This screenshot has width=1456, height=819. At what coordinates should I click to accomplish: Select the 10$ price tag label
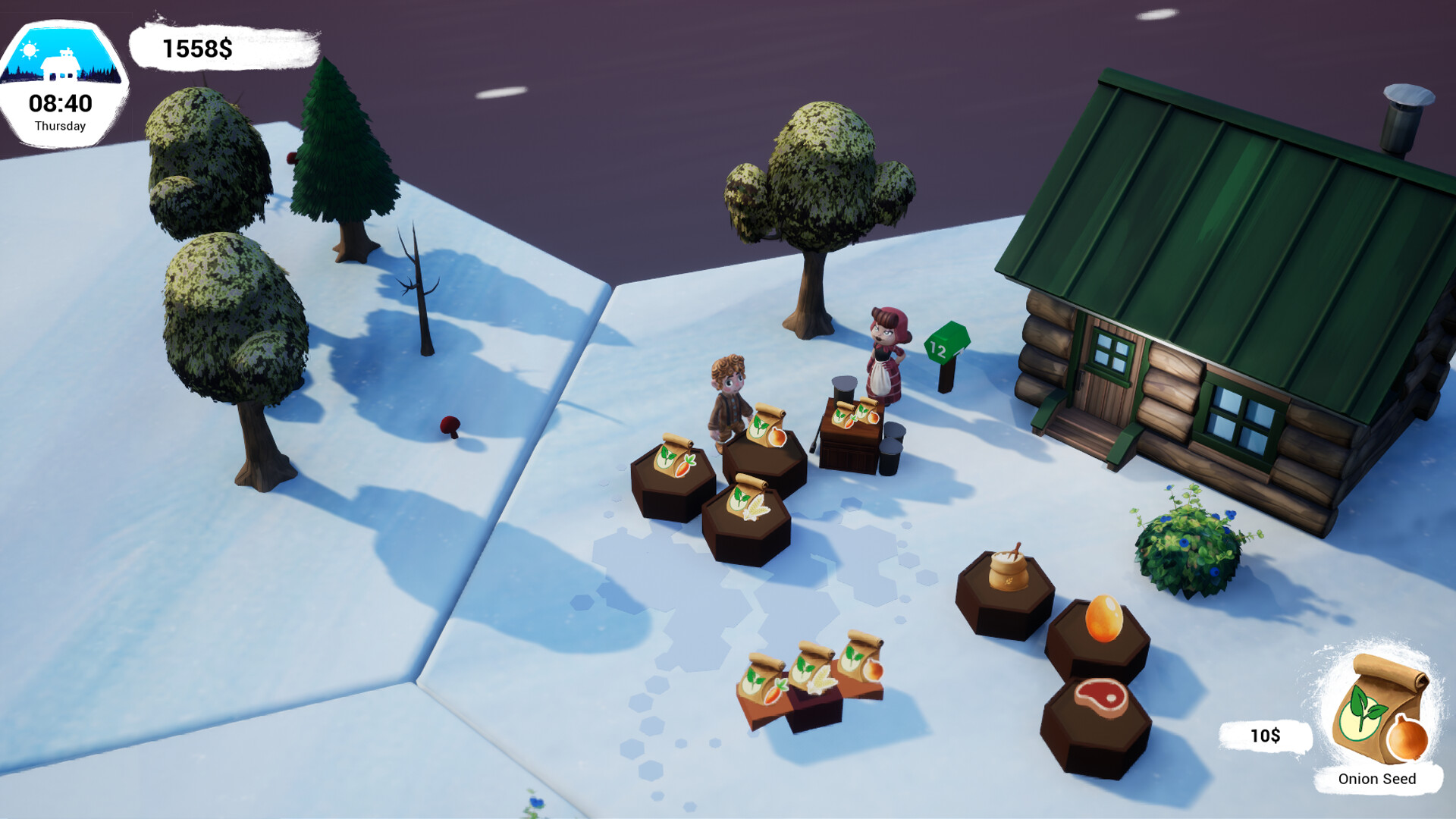[x=1265, y=735]
